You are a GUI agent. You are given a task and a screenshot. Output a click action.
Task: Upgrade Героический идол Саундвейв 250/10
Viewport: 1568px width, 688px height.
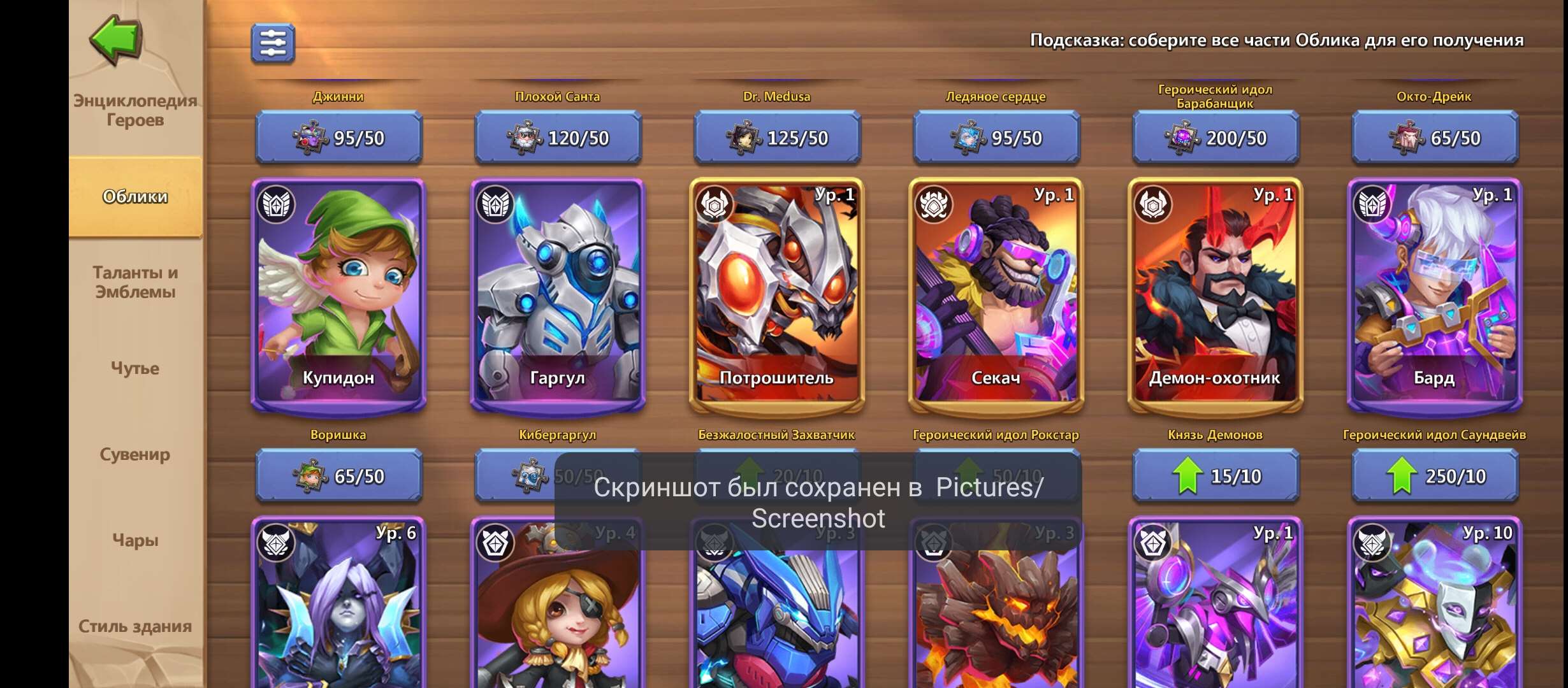point(1434,476)
